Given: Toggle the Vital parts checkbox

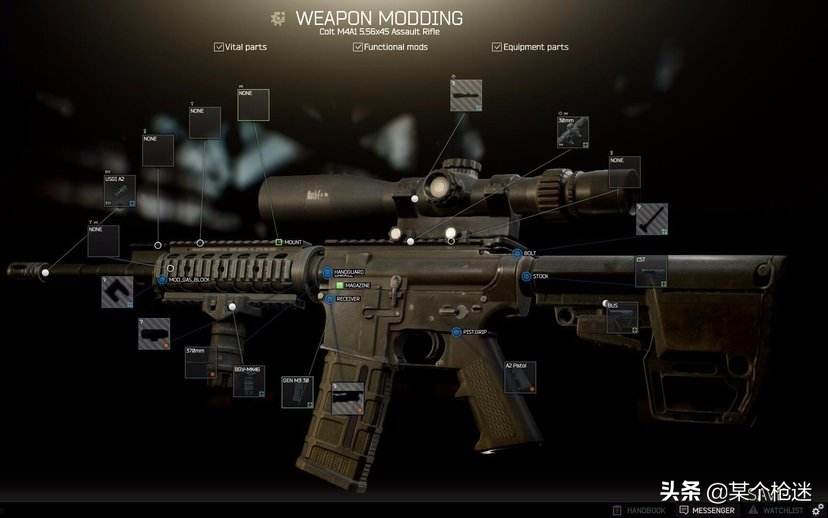Looking at the screenshot, I should 219,47.
